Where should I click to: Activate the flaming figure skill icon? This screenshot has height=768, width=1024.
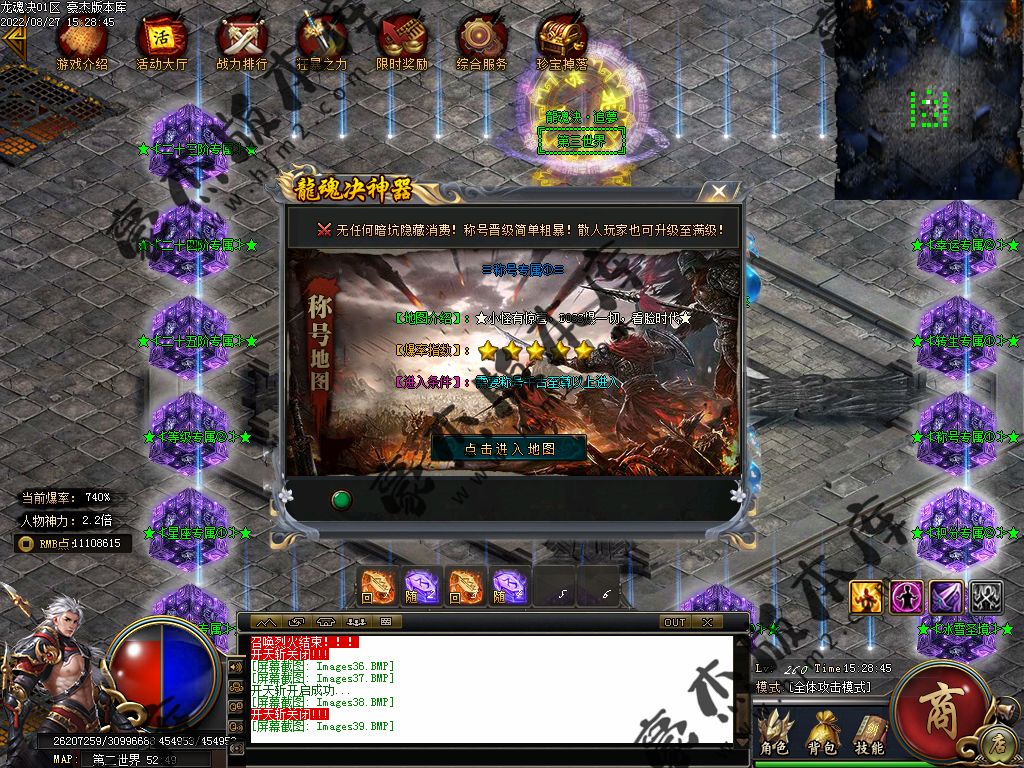click(x=865, y=597)
